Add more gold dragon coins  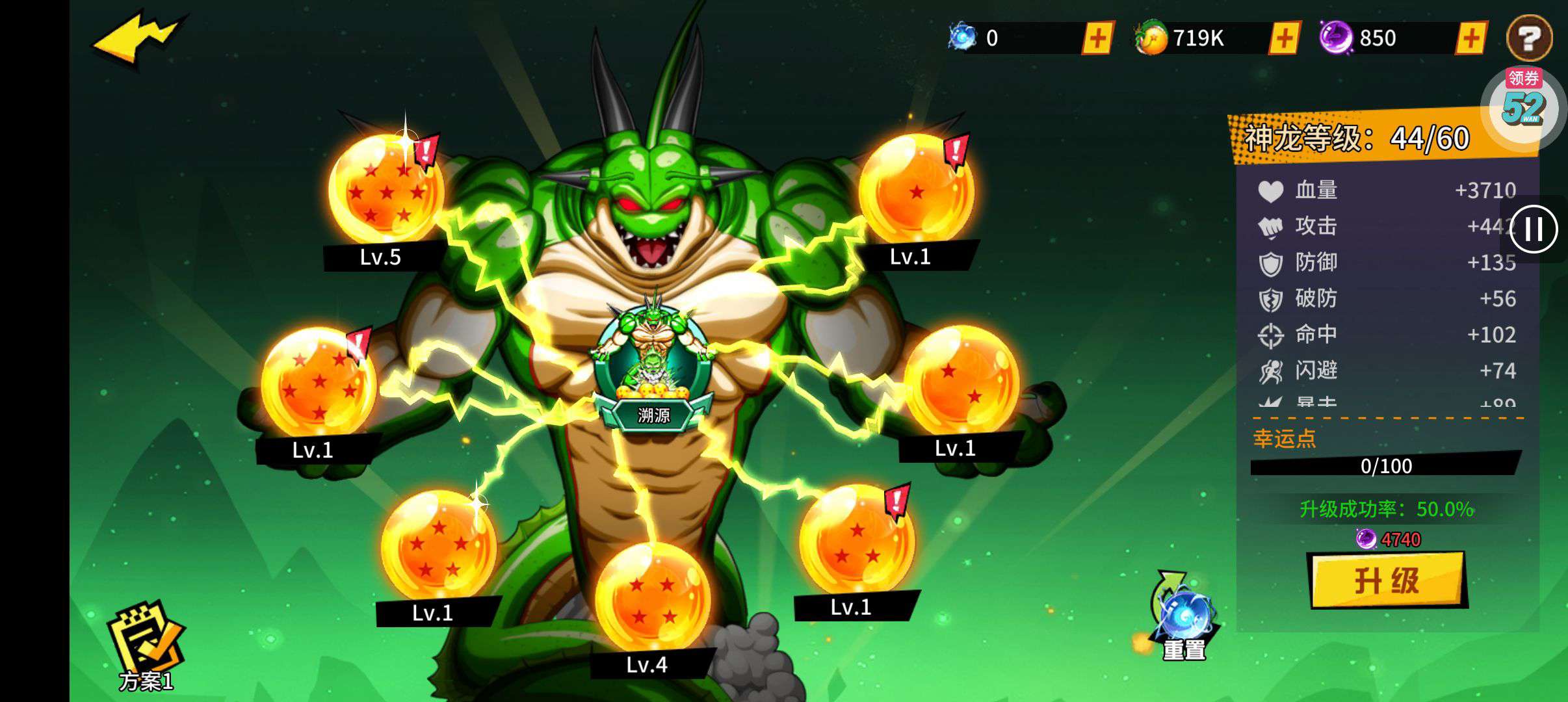pyautogui.click(x=1284, y=38)
